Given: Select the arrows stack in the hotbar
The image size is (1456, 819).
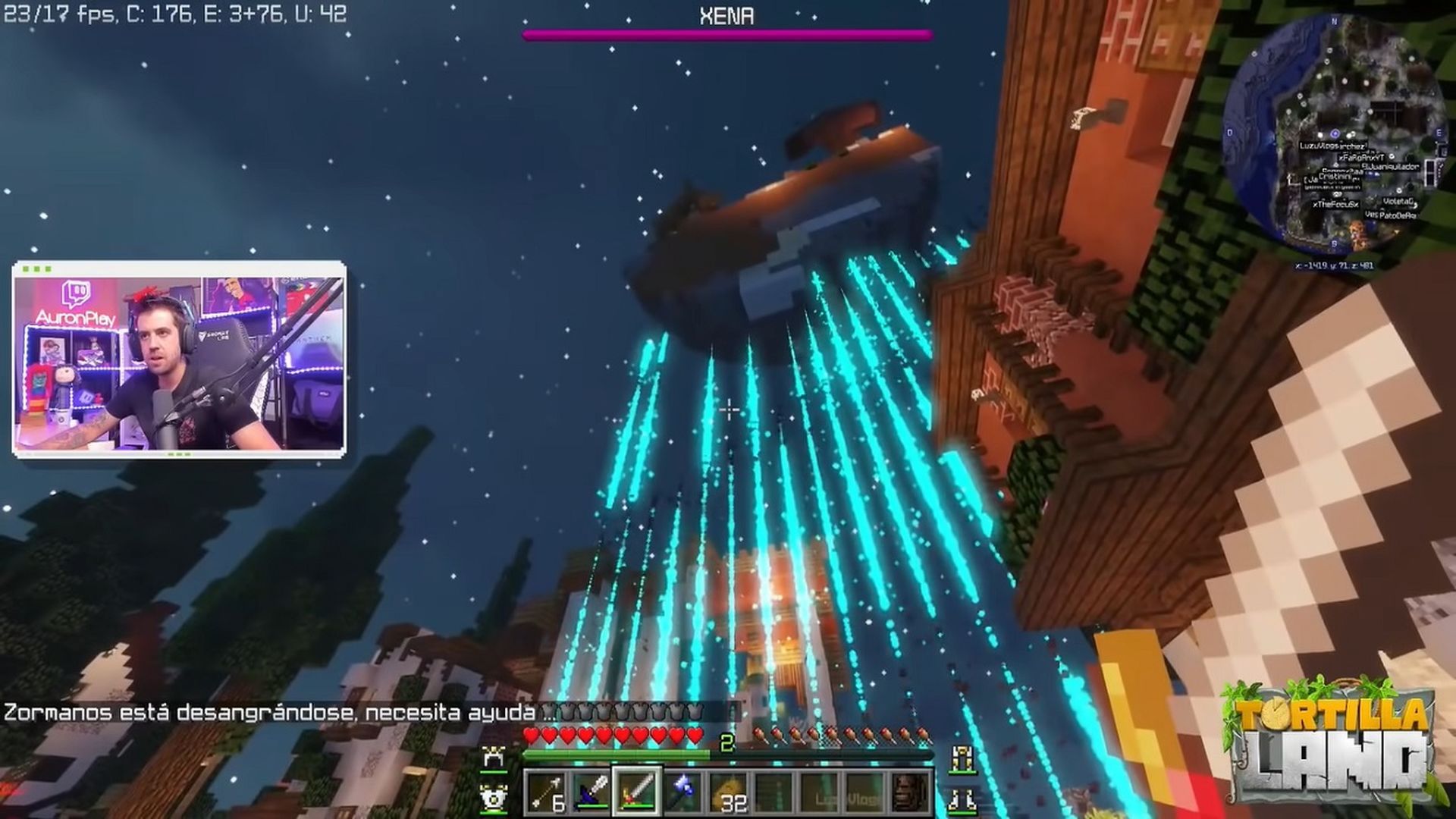Looking at the screenshot, I should (x=546, y=792).
